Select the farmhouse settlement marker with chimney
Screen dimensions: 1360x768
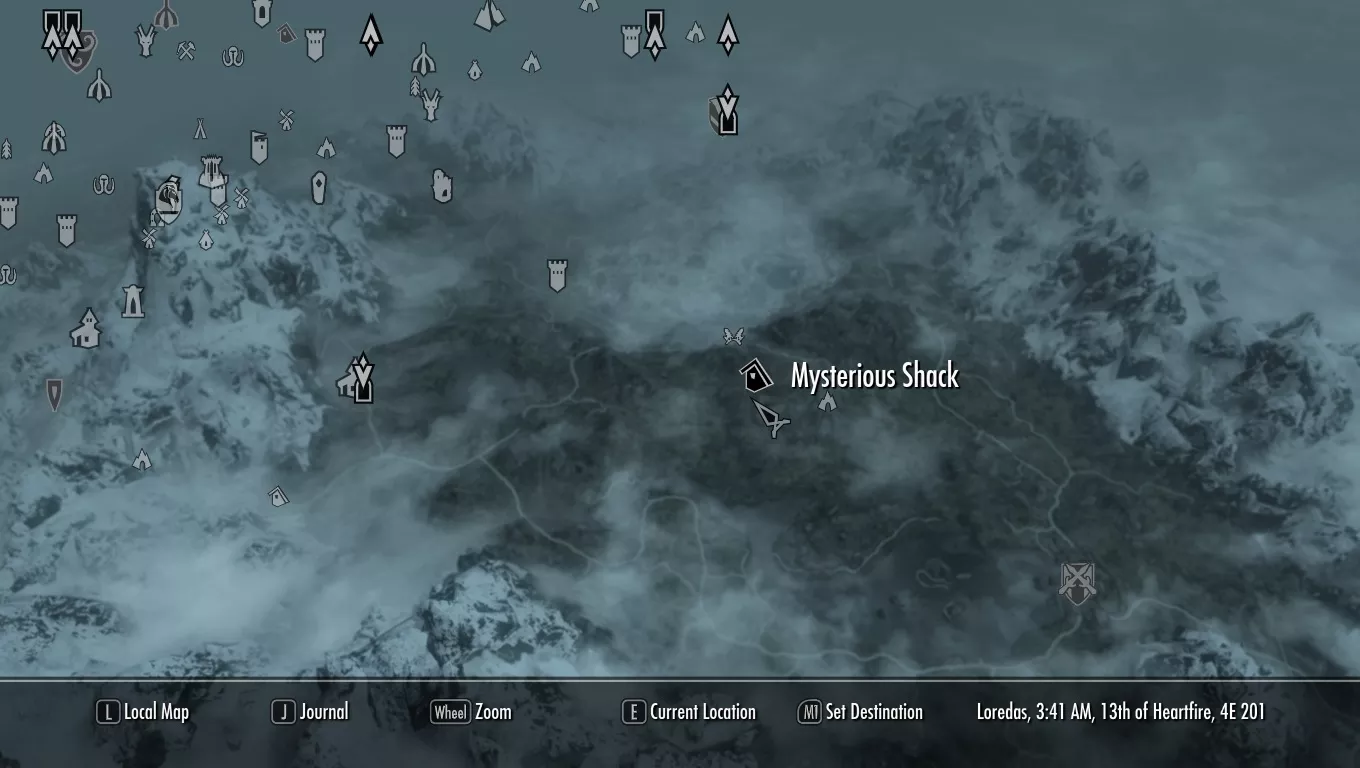click(x=86, y=328)
